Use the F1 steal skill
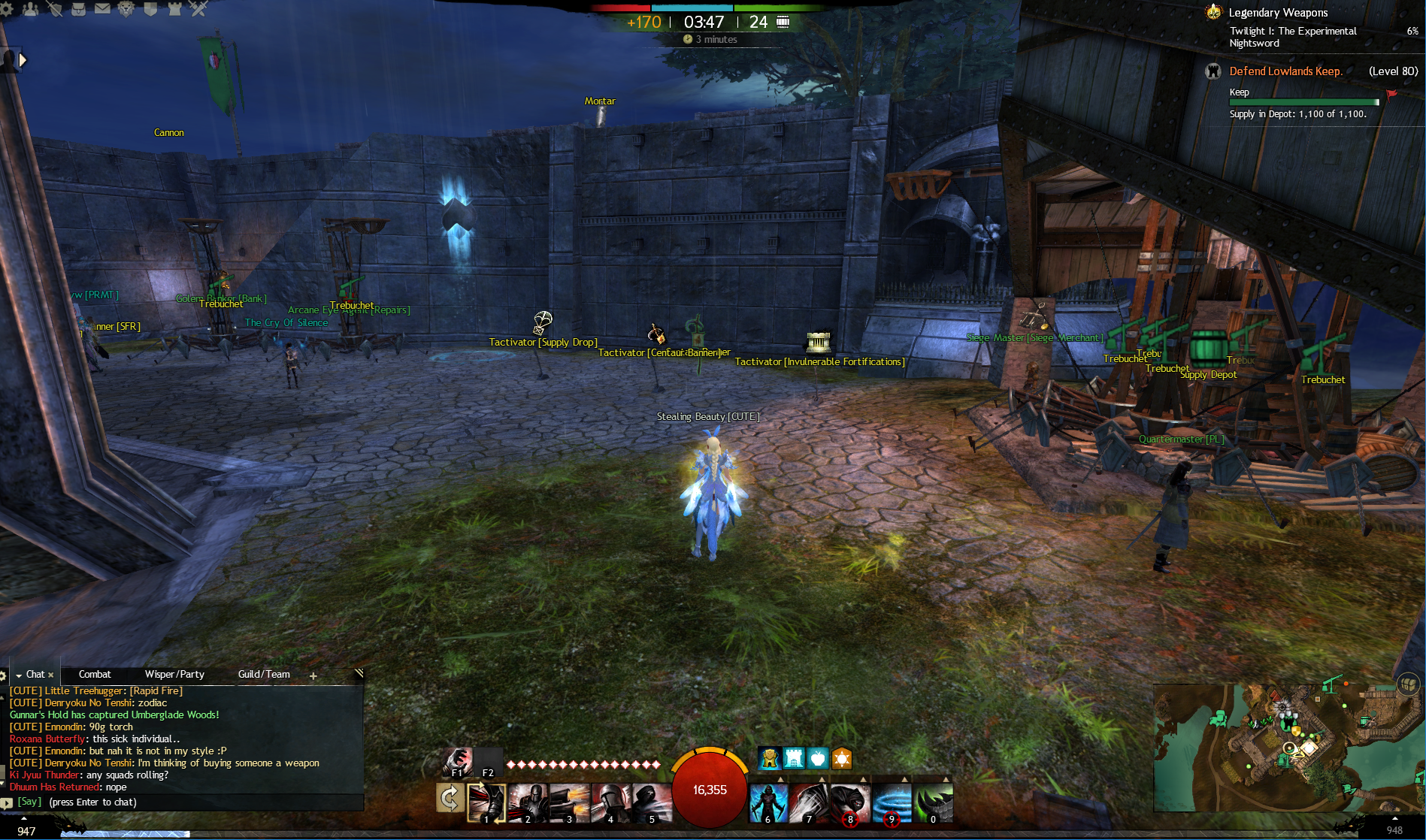The height and width of the screenshot is (840, 1426). (457, 761)
